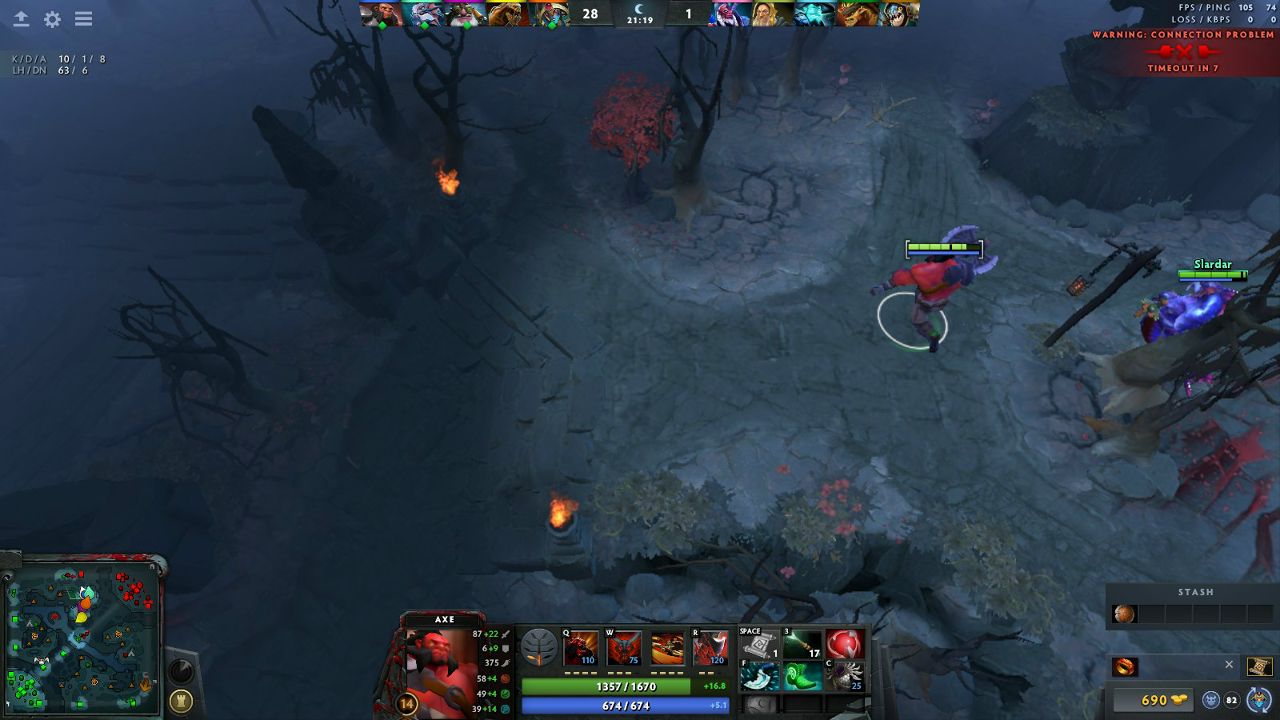Select the green Tranquil Boots item

(802, 677)
